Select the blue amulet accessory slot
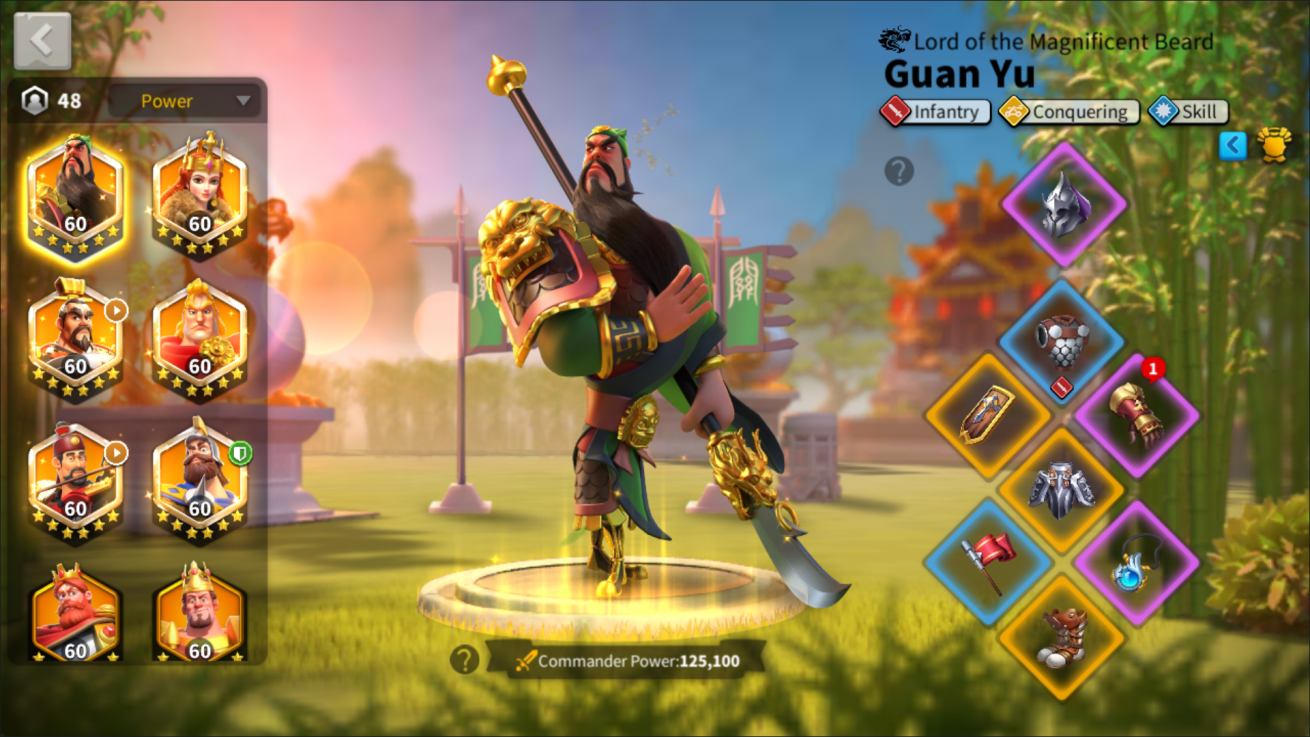Viewport: 1310px width, 737px height. 1136,563
